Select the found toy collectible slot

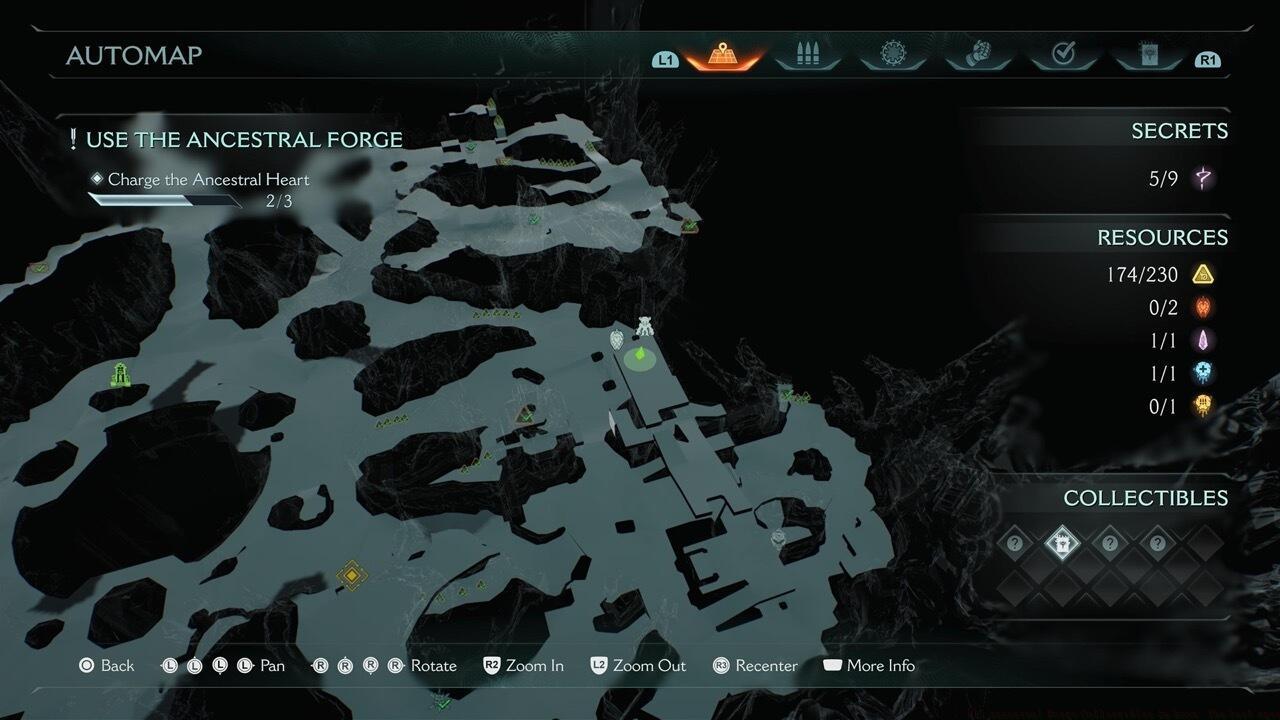click(1062, 544)
